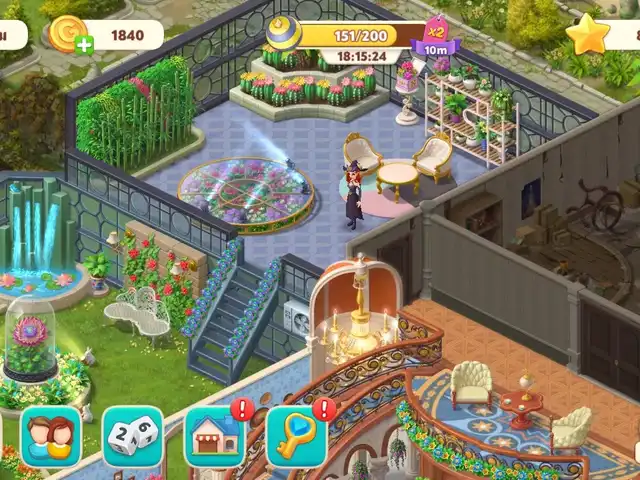Viewport: 640px width, 480px height.
Task: Open the dice minigame button
Action: (x=132, y=437)
